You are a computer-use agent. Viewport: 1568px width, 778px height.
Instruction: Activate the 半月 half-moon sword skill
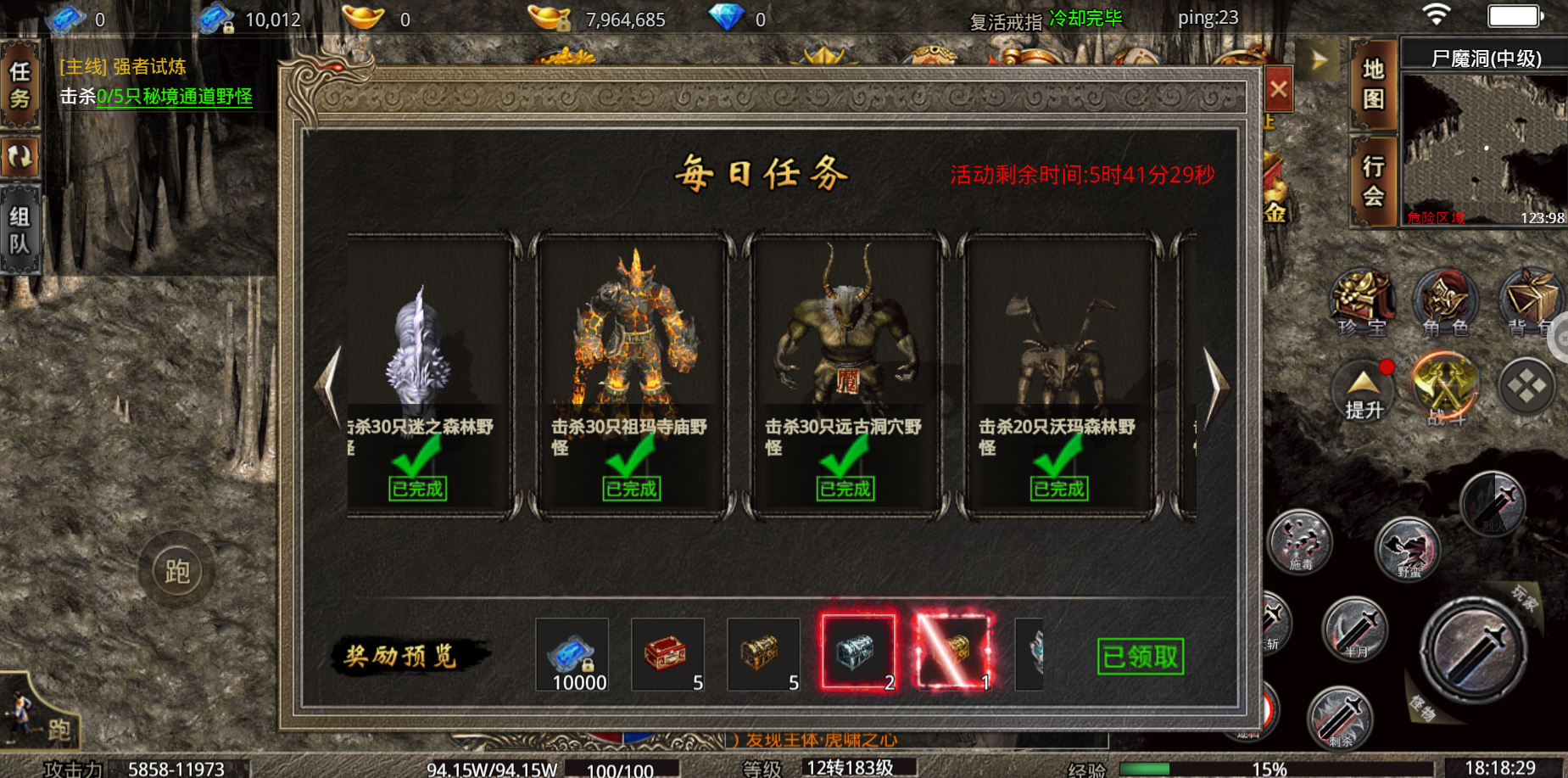click(x=1354, y=630)
